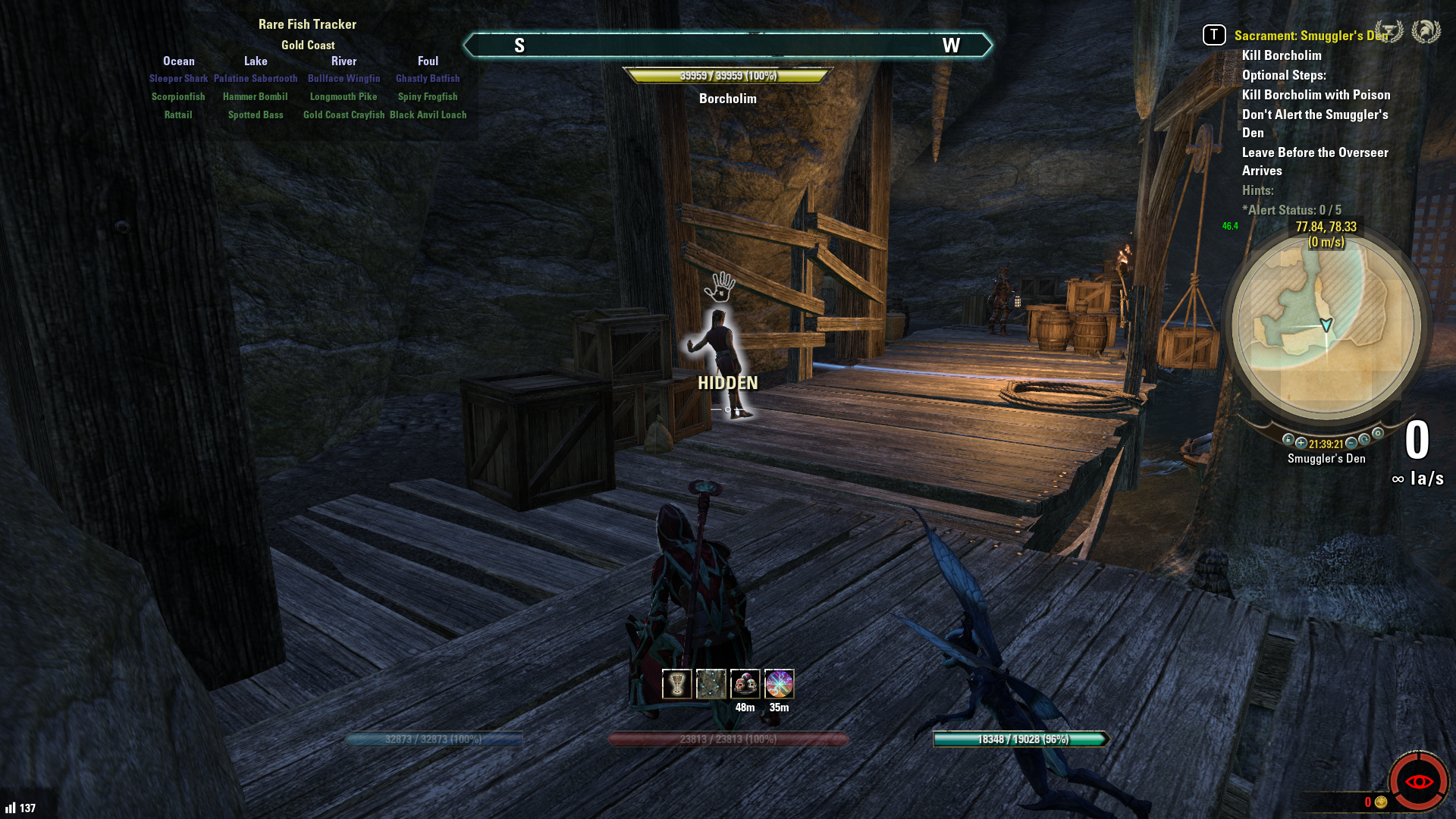Select the colorful lightning orb buff icon
Viewport: 1456px width, 819px height.
click(x=779, y=684)
